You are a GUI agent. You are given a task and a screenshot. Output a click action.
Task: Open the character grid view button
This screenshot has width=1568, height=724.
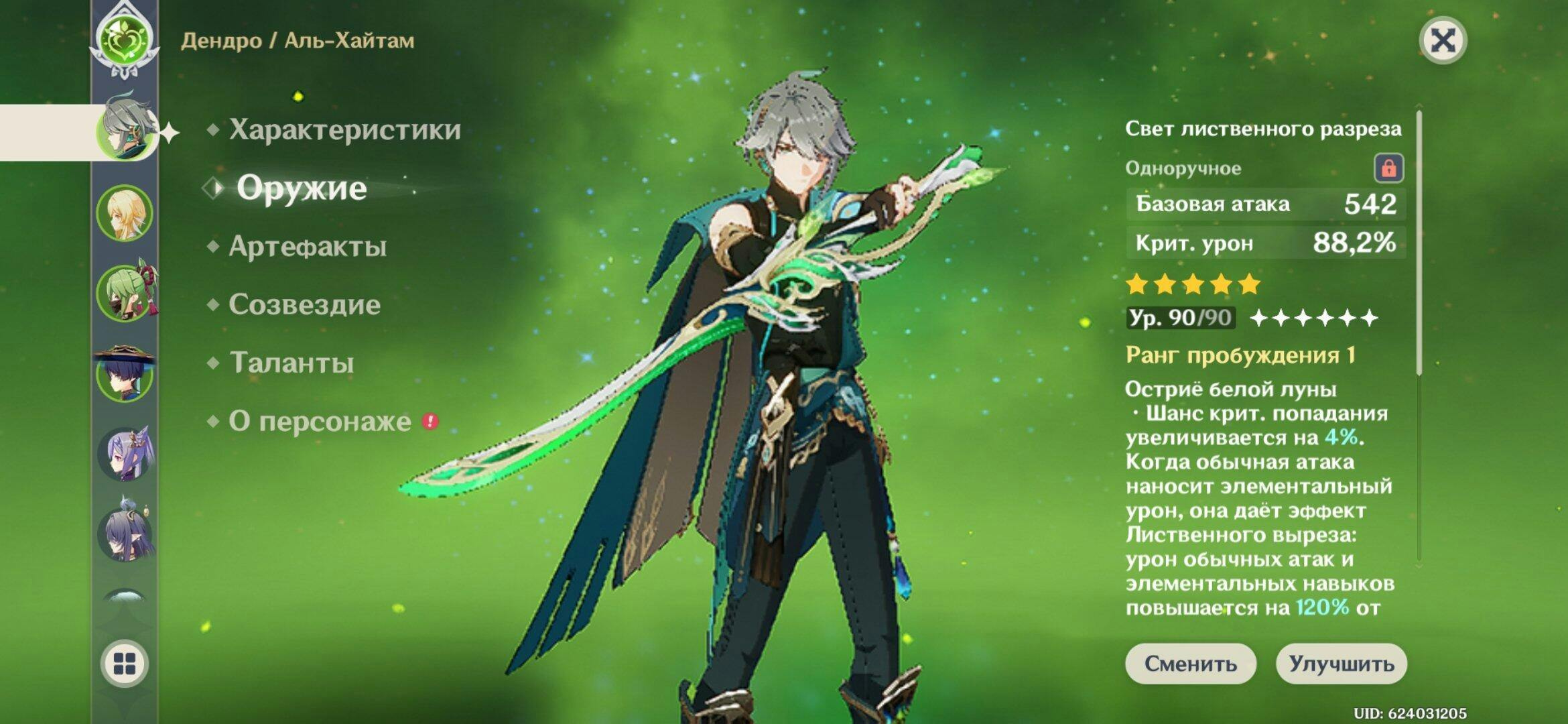[x=125, y=664]
